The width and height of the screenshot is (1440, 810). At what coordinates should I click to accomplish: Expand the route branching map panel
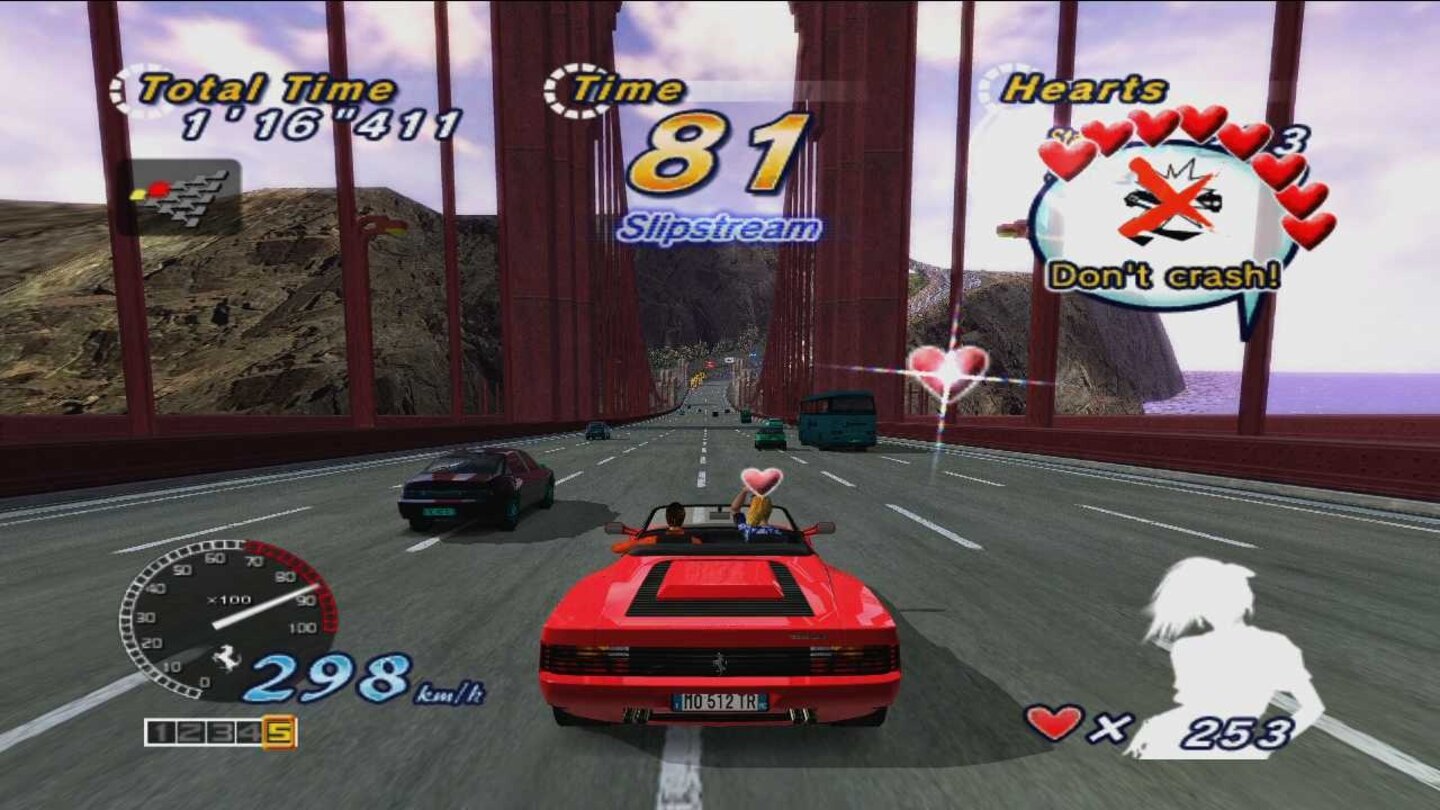tap(185, 195)
